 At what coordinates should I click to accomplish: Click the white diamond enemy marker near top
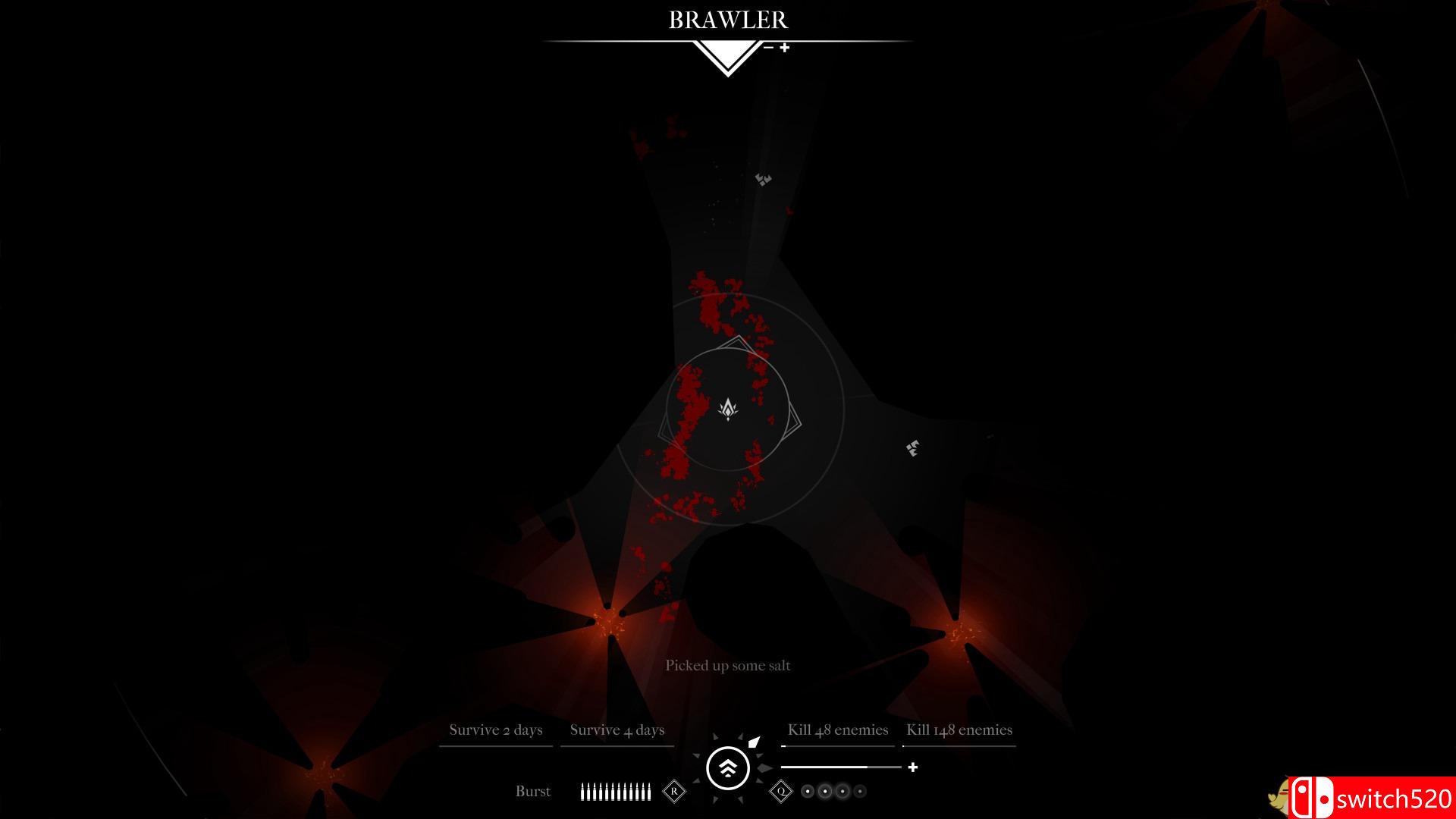click(x=761, y=180)
